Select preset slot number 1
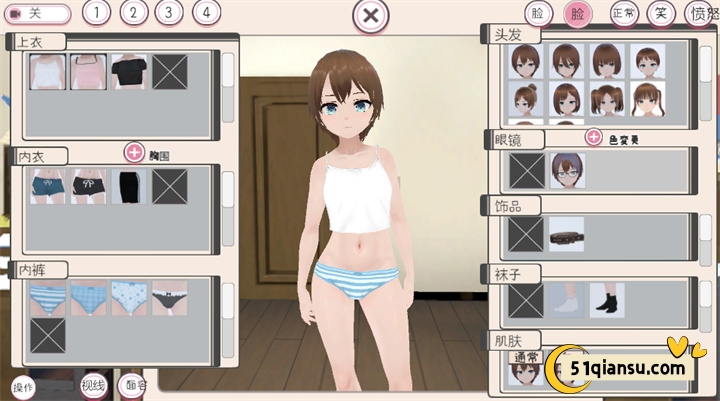This screenshot has width=720, height=401. click(96, 13)
